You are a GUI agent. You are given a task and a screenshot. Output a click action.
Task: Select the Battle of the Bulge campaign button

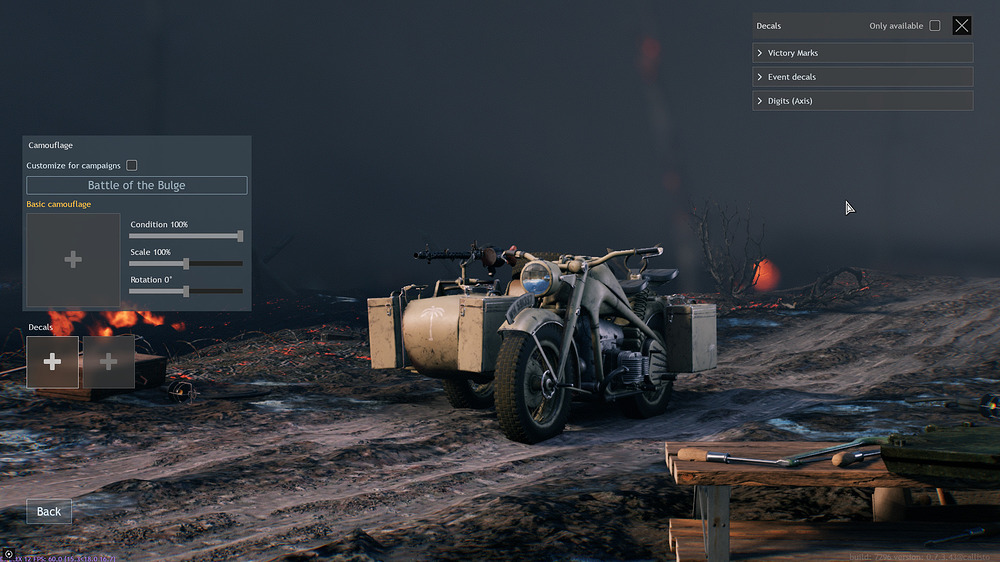pos(136,185)
